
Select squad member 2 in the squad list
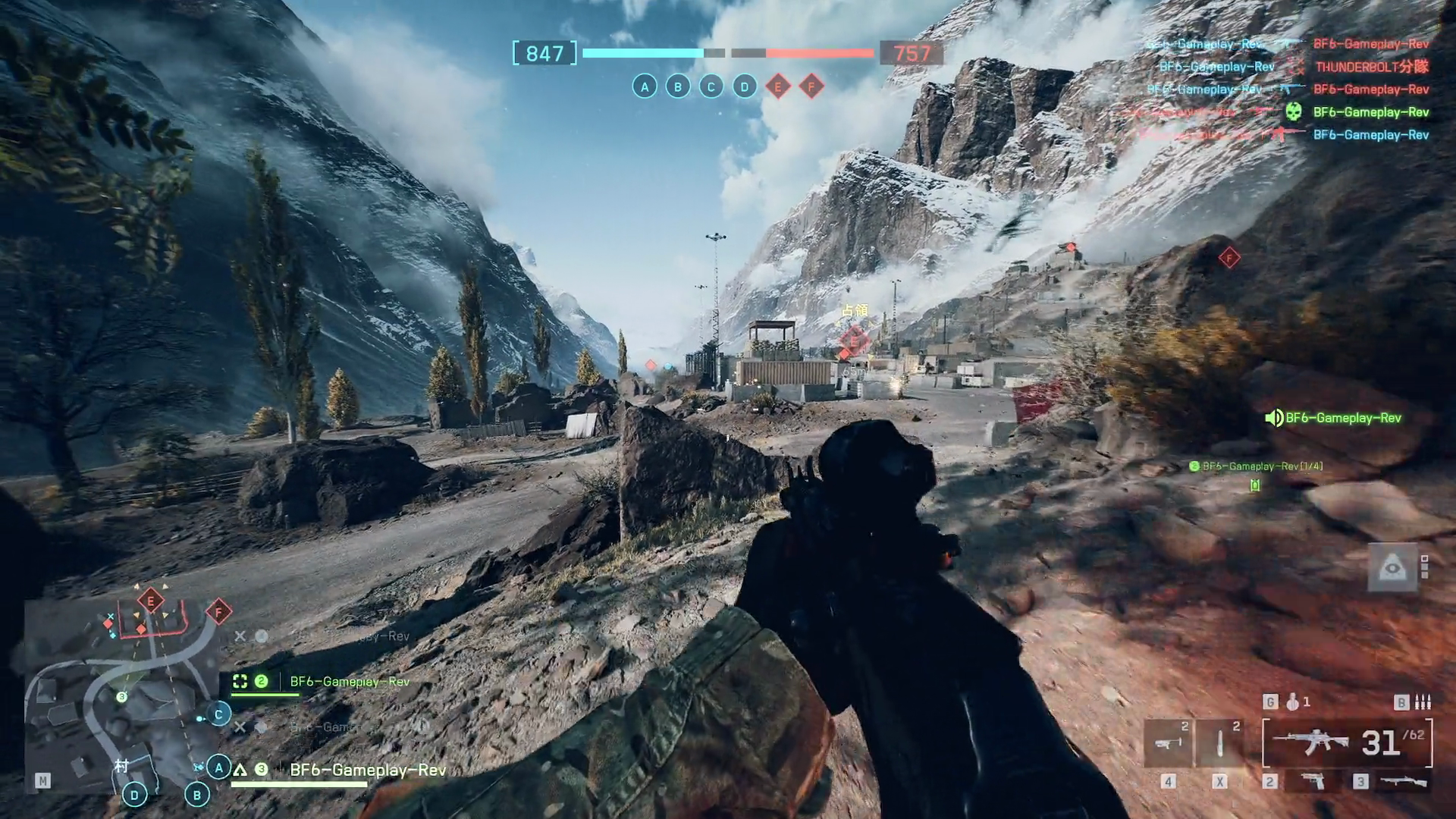(349, 682)
